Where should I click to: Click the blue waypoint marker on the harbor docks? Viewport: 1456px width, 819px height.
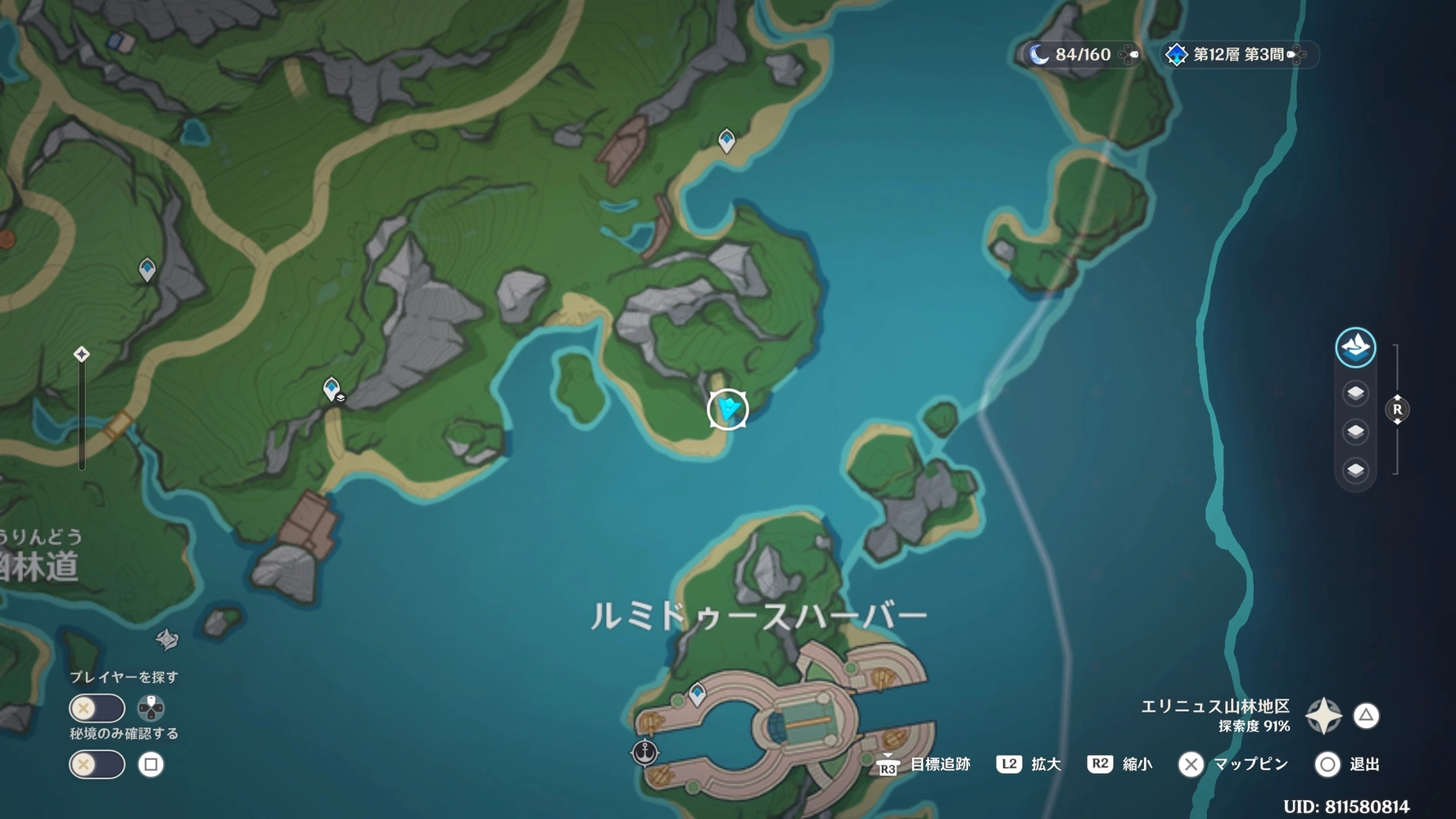[697, 692]
